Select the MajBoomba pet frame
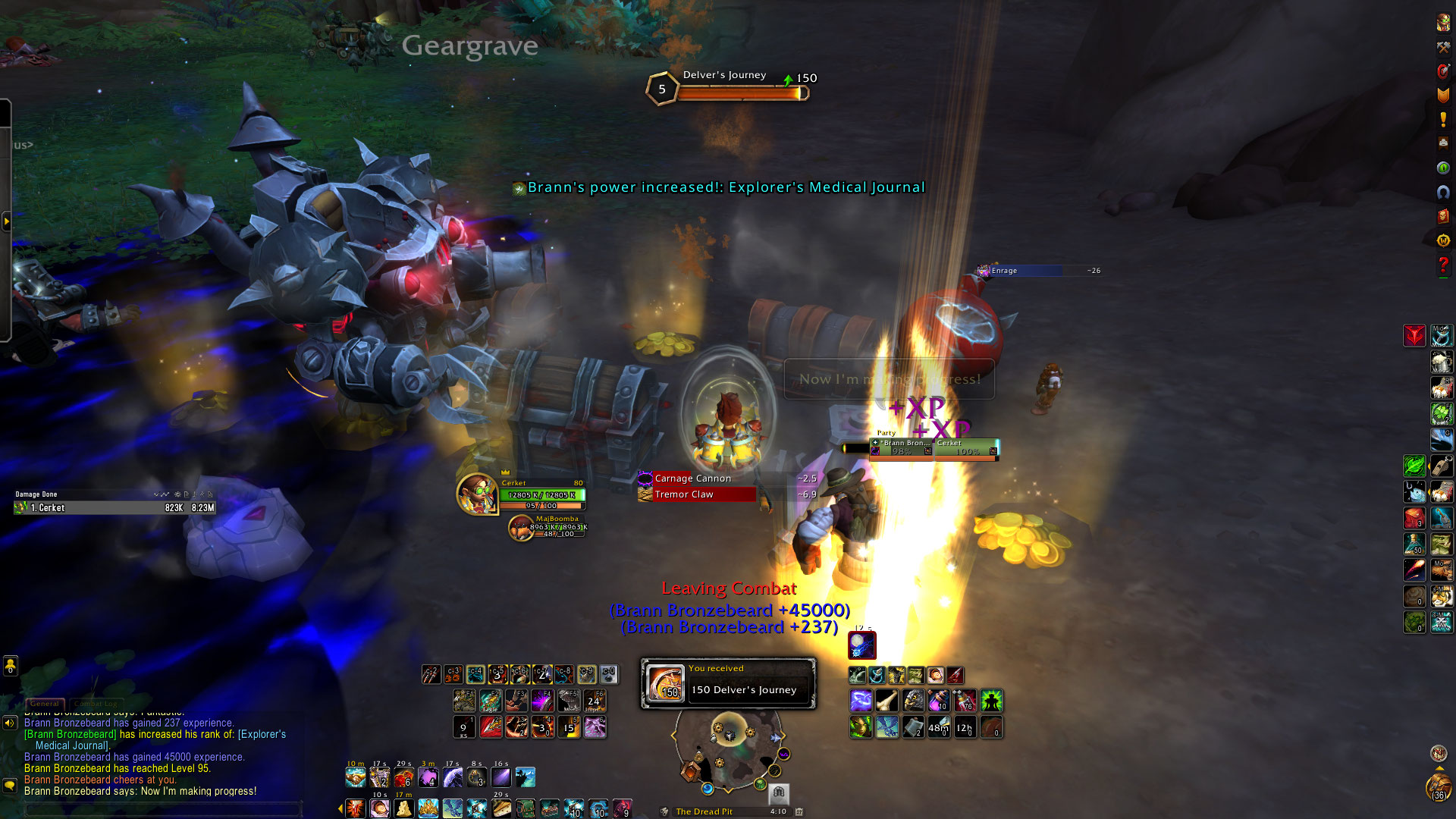 tap(521, 528)
